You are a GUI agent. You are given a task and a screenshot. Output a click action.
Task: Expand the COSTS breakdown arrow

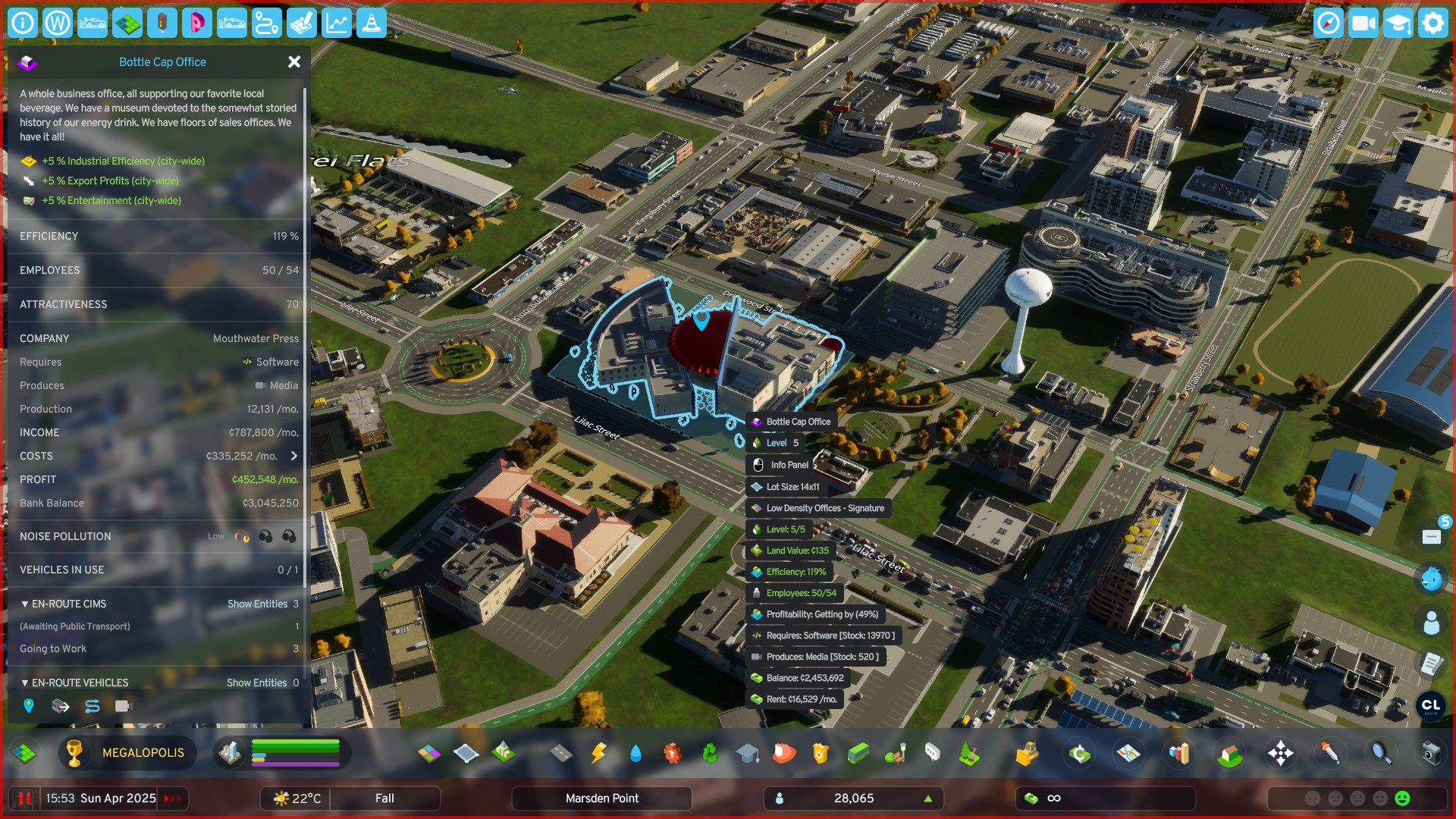pyautogui.click(x=294, y=456)
